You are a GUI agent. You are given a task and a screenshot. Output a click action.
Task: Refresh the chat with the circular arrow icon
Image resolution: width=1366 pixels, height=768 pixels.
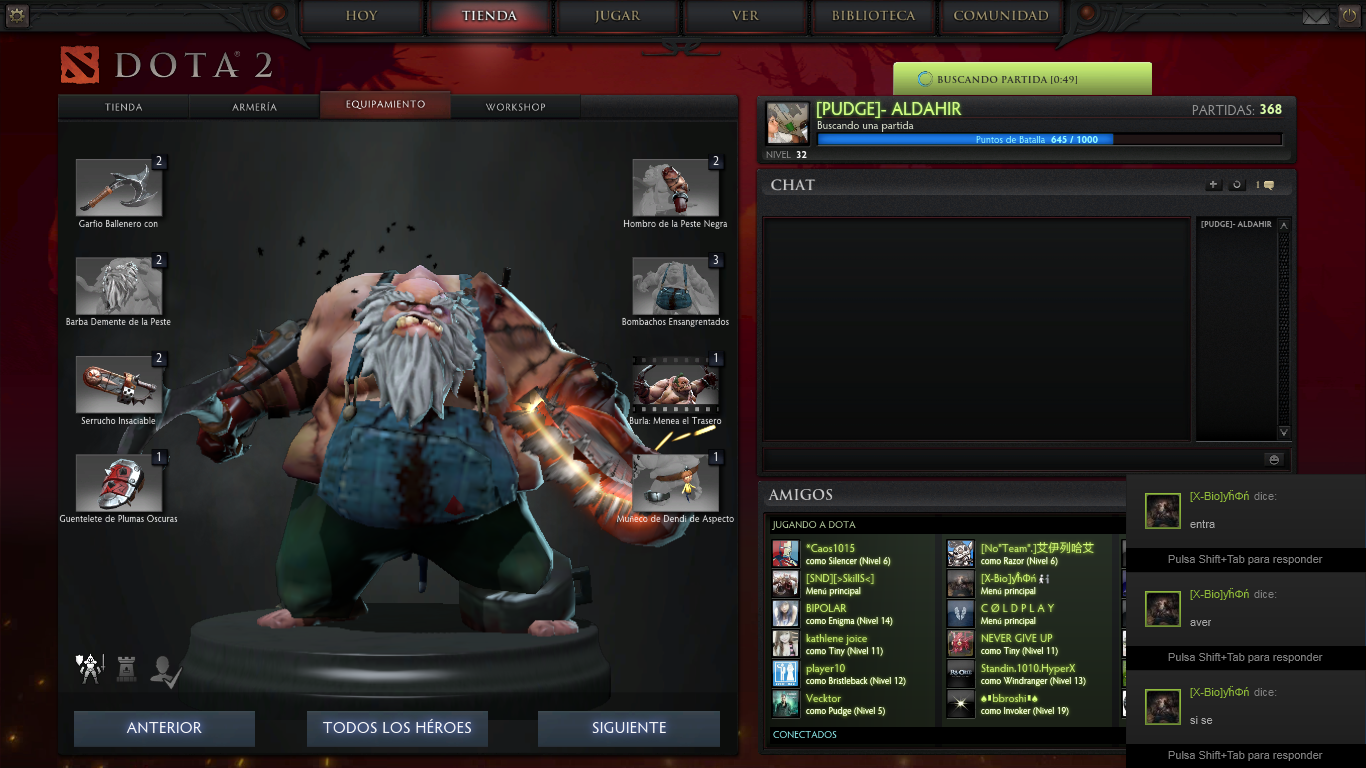pyautogui.click(x=1236, y=184)
